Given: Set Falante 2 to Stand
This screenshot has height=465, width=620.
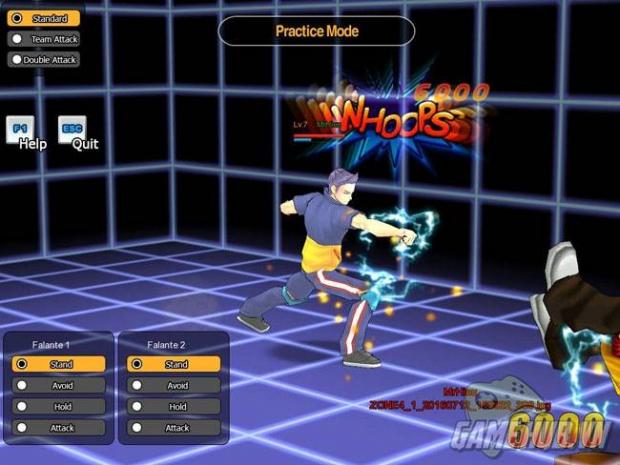Looking at the screenshot, I should [174, 365].
